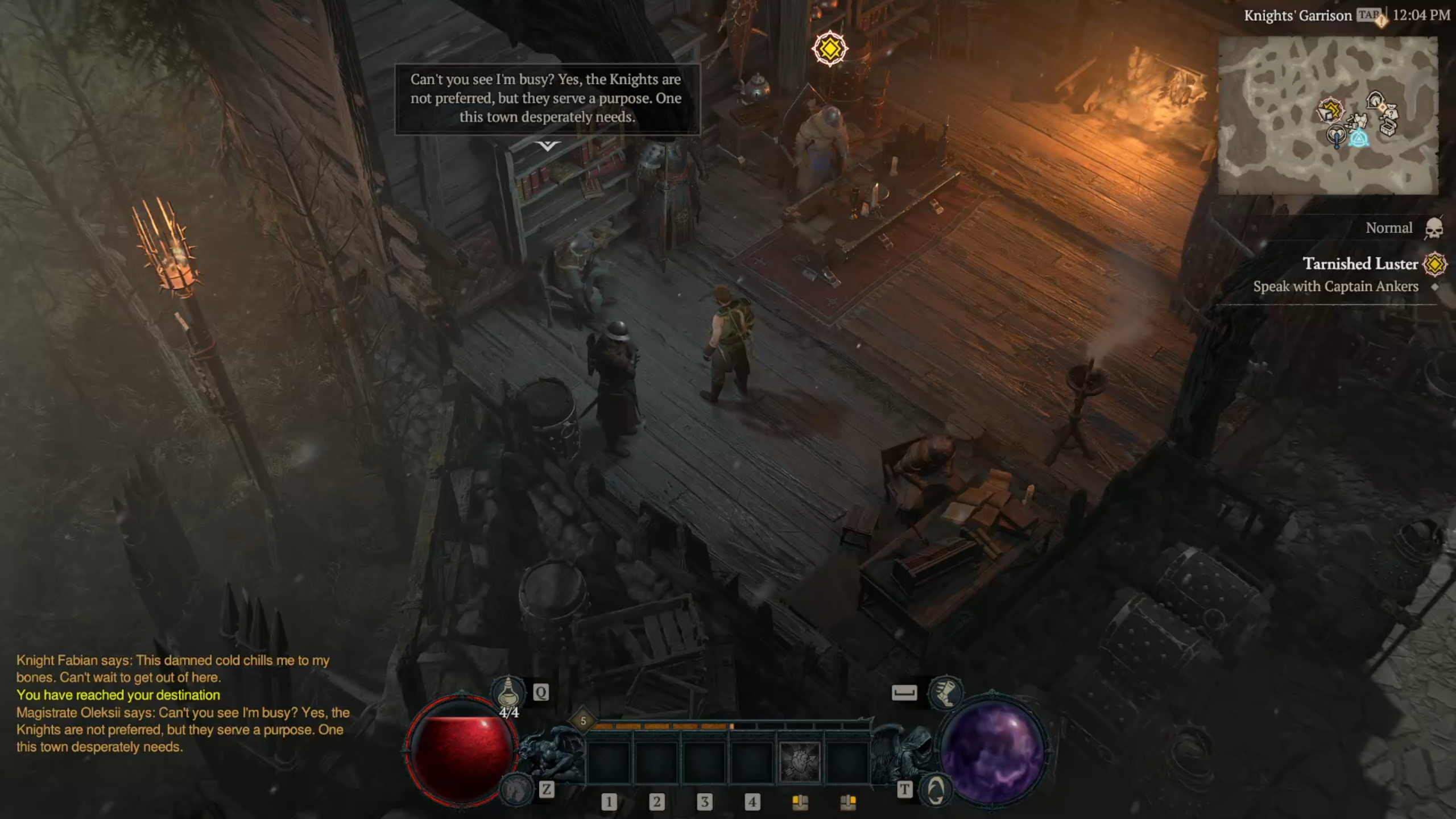Click the yellow quest marker on the minimap
The width and height of the screenshot is (1456, 819).
(x=1330, y=110)
